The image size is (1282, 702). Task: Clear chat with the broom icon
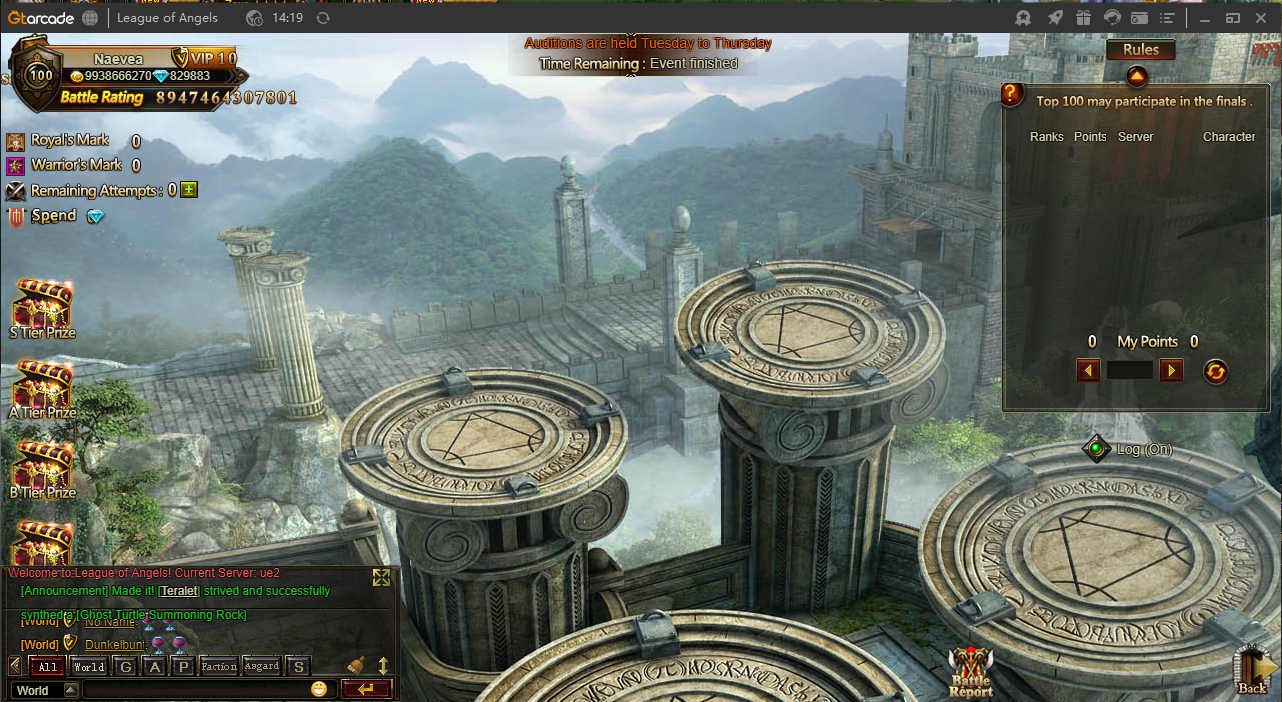[356, 665]
